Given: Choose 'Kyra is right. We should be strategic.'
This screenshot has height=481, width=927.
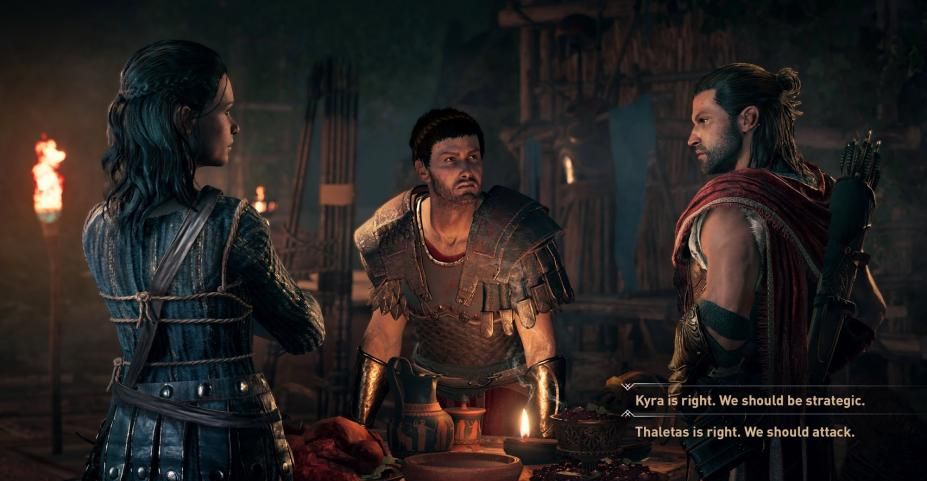Looking at the screenshot, I should coord(749,400).
